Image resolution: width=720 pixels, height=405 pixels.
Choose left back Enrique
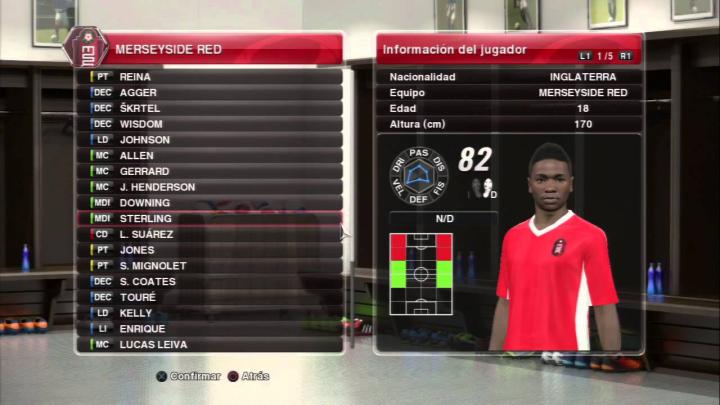click(x=210, y=329)
